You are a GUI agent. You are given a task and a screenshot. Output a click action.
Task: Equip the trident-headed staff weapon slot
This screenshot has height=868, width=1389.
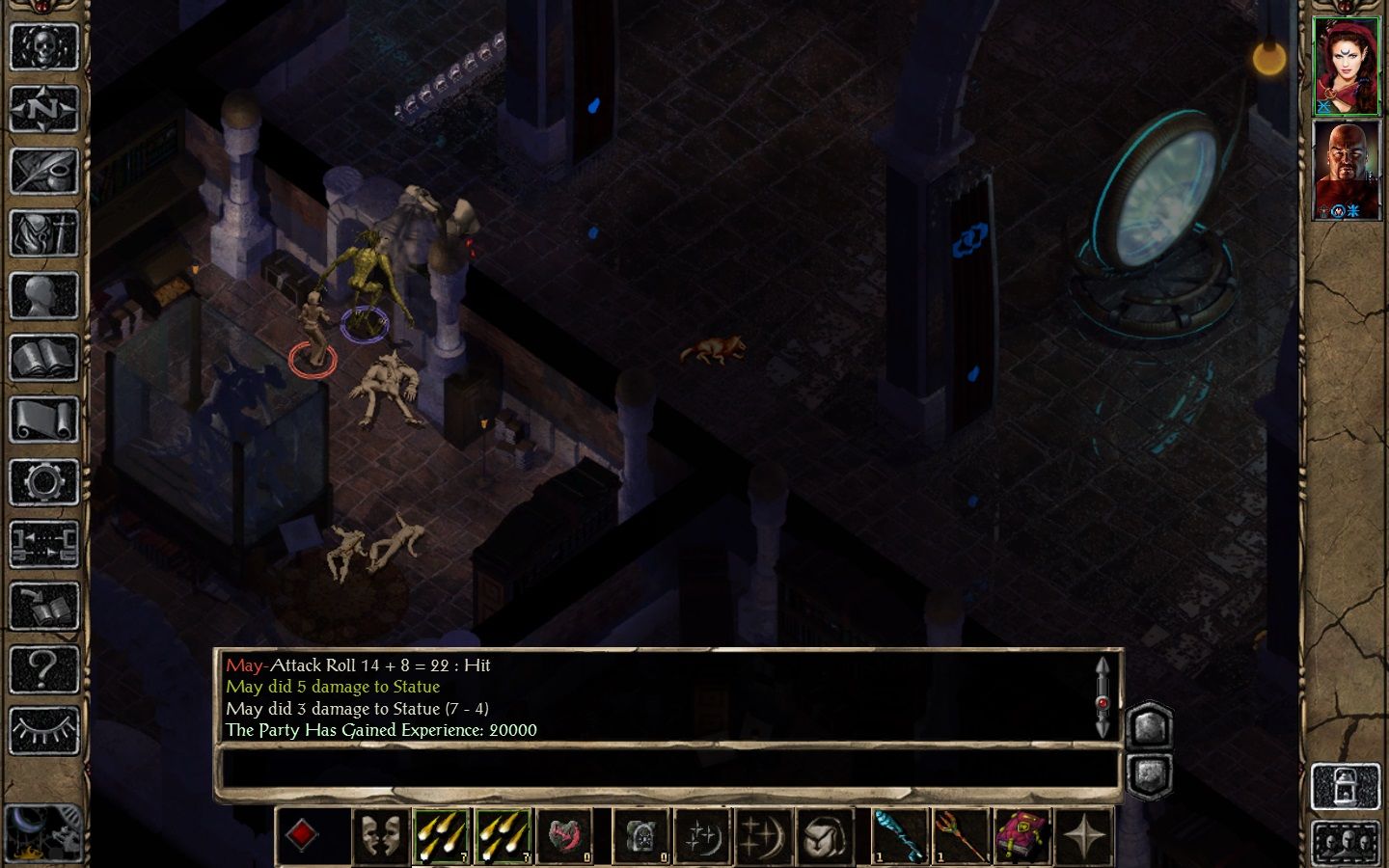[961, 835]
